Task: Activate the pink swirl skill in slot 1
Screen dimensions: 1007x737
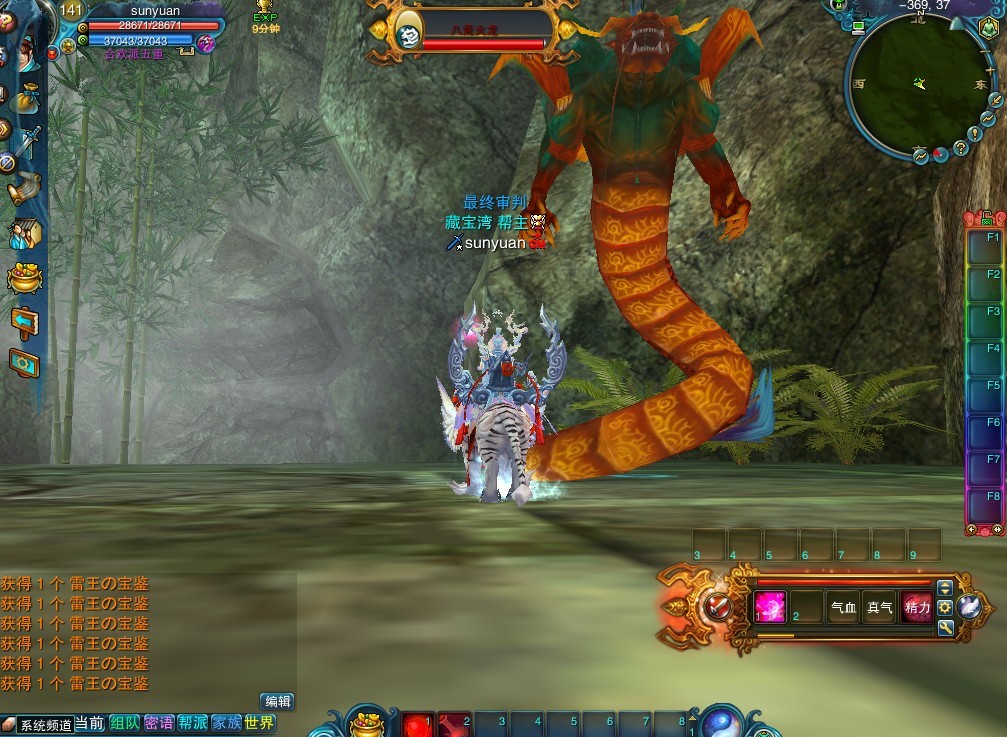Action: tap(770, 607)
